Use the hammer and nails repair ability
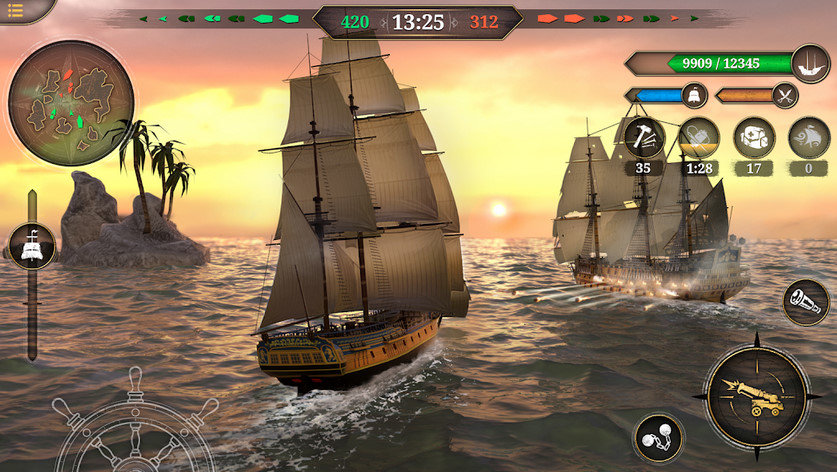Image resolution: width=837 pixels, height=472 pixels. pyautogui.click(x=643, y=137)
